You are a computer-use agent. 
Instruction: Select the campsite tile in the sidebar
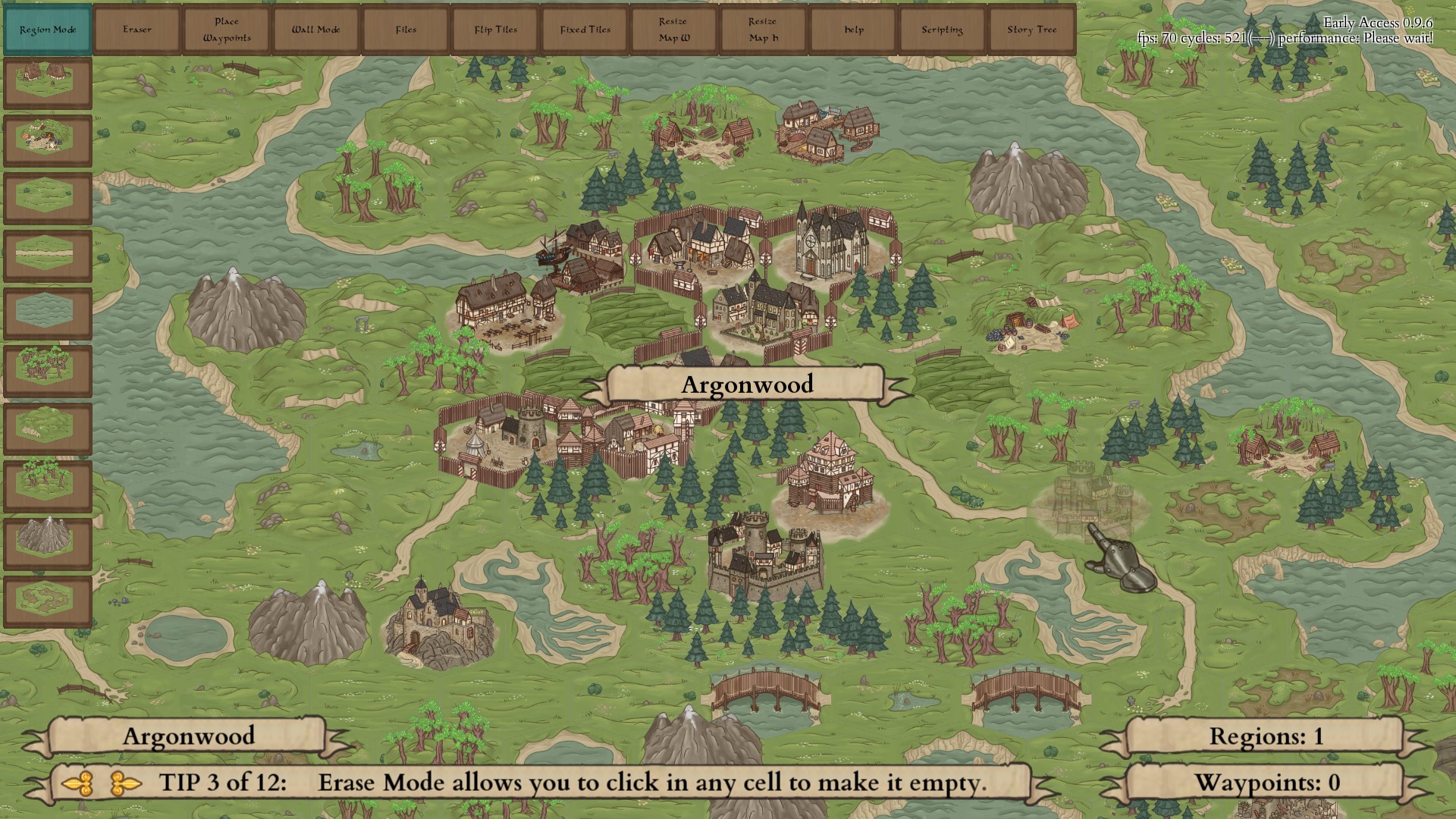point(47,139)
